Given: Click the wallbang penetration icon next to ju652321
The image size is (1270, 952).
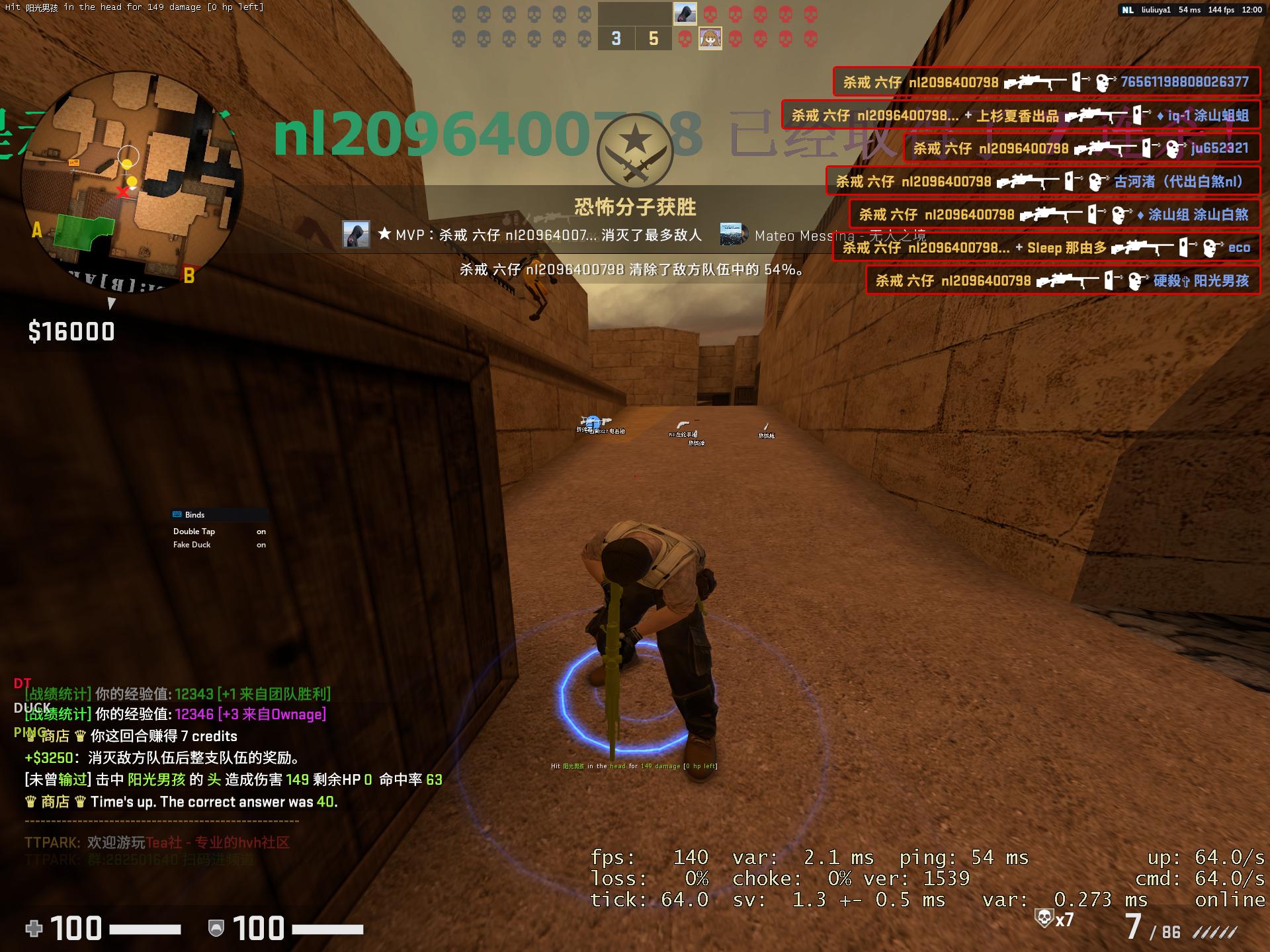Looking at the screenshot, I should tap(1145, 147).
